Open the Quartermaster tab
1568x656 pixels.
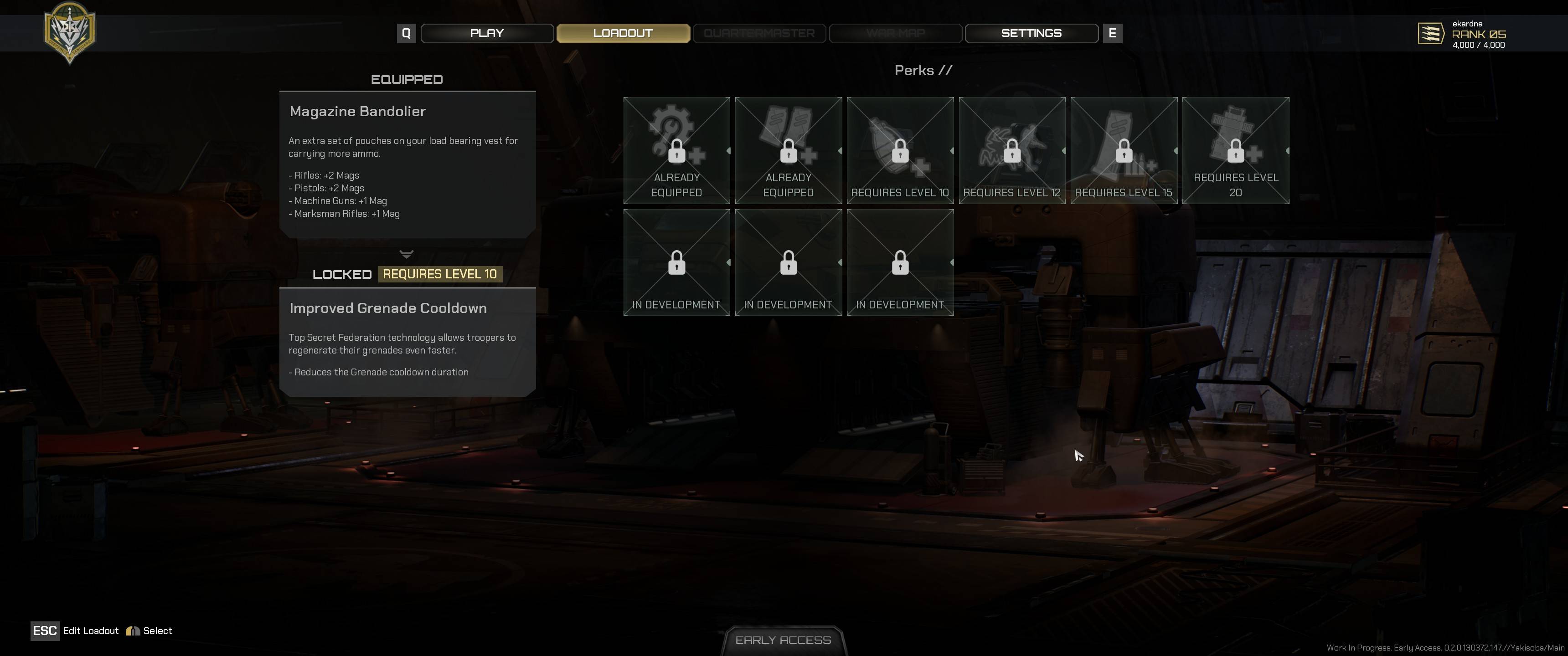pyautogui.click(x=759, y=33)
